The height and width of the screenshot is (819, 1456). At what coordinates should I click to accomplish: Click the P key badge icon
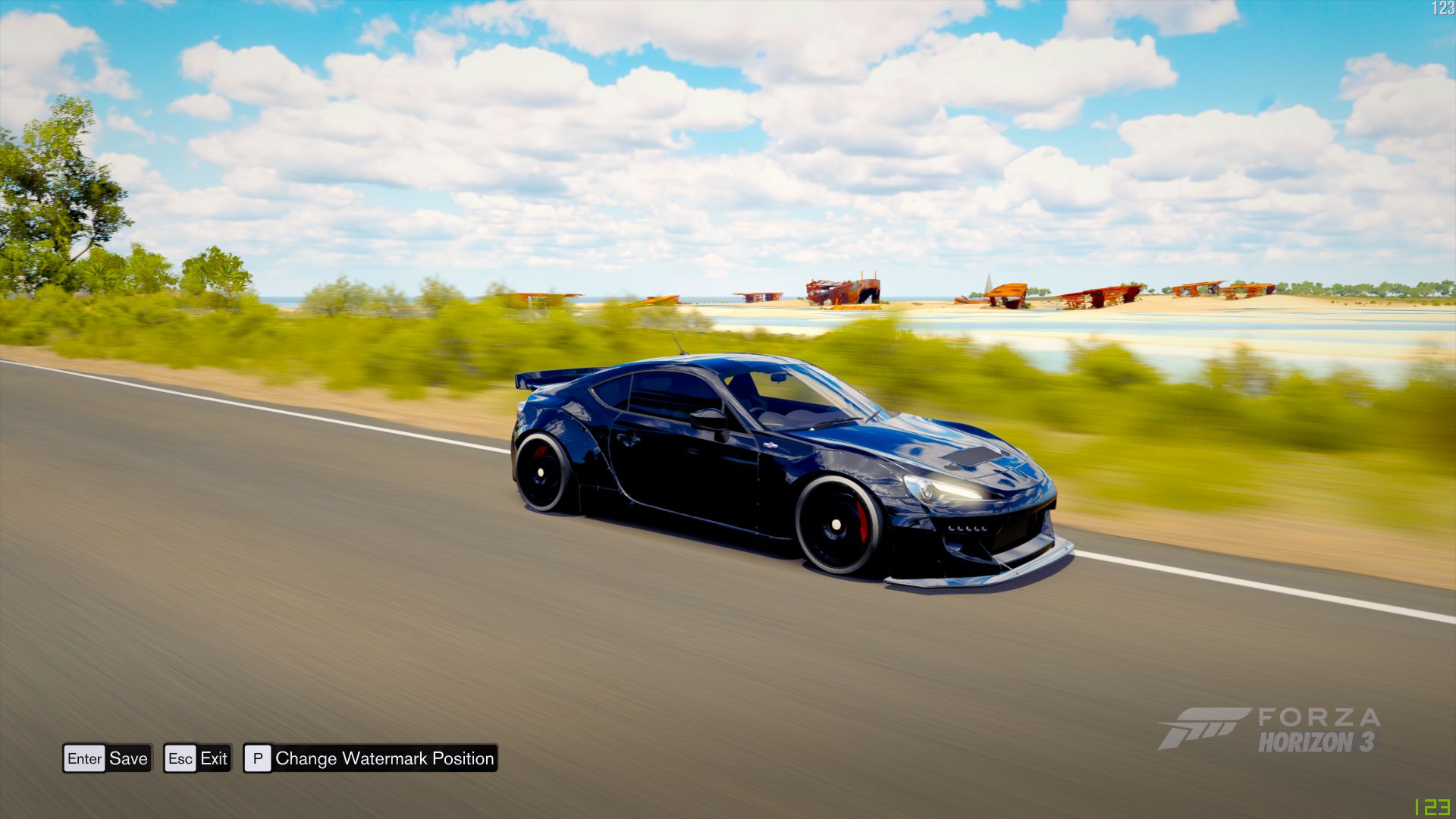coord(259,758)
